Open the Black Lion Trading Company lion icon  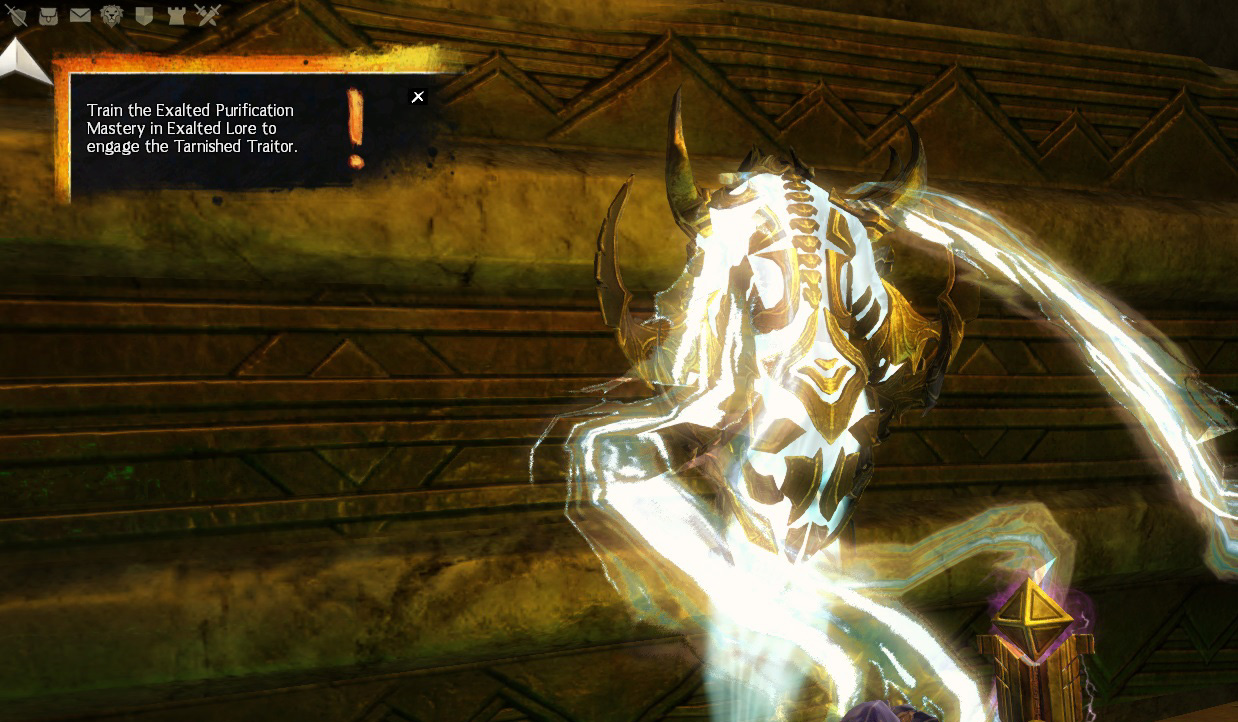(112, 15)
